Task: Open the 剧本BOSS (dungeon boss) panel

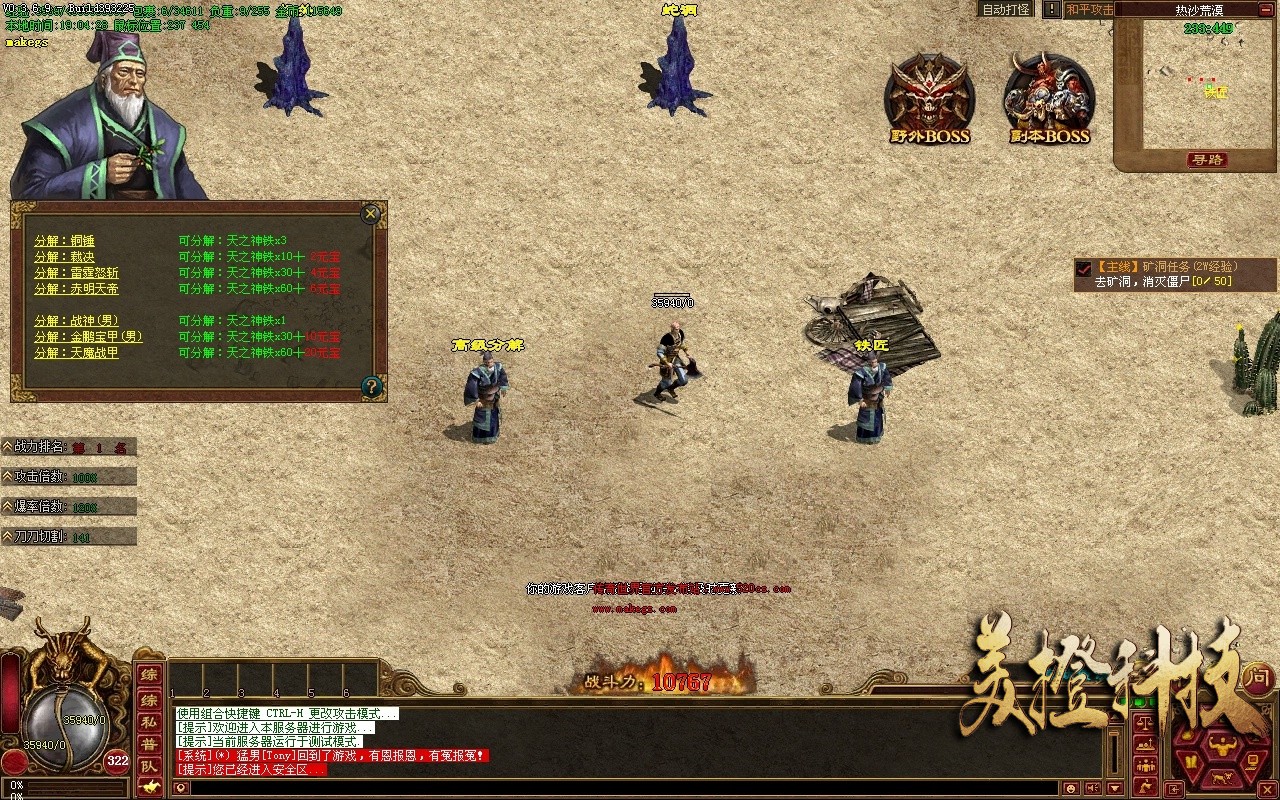Action: click(x=1048, y=95)
